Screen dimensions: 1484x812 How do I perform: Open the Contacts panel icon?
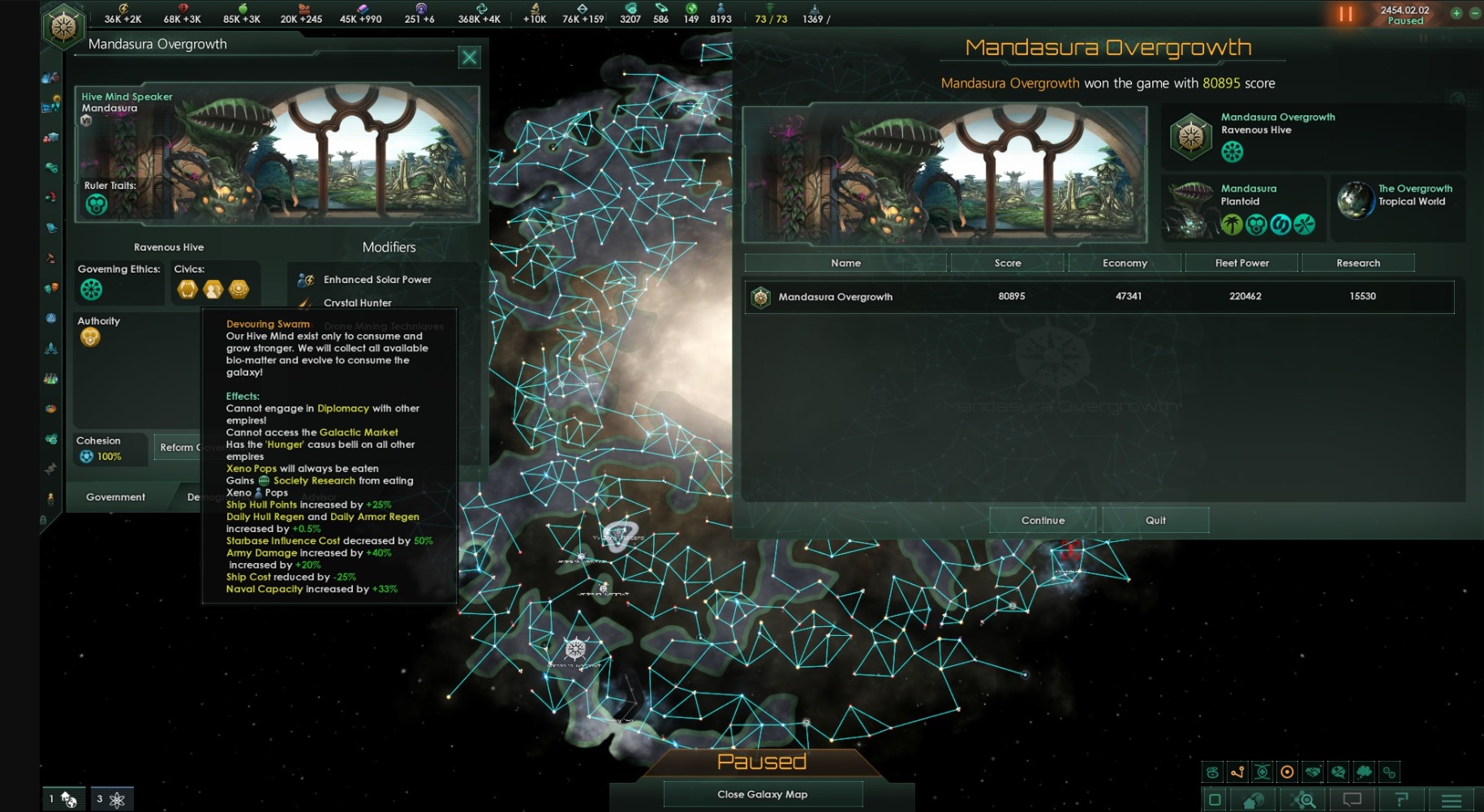coord(50,76)
